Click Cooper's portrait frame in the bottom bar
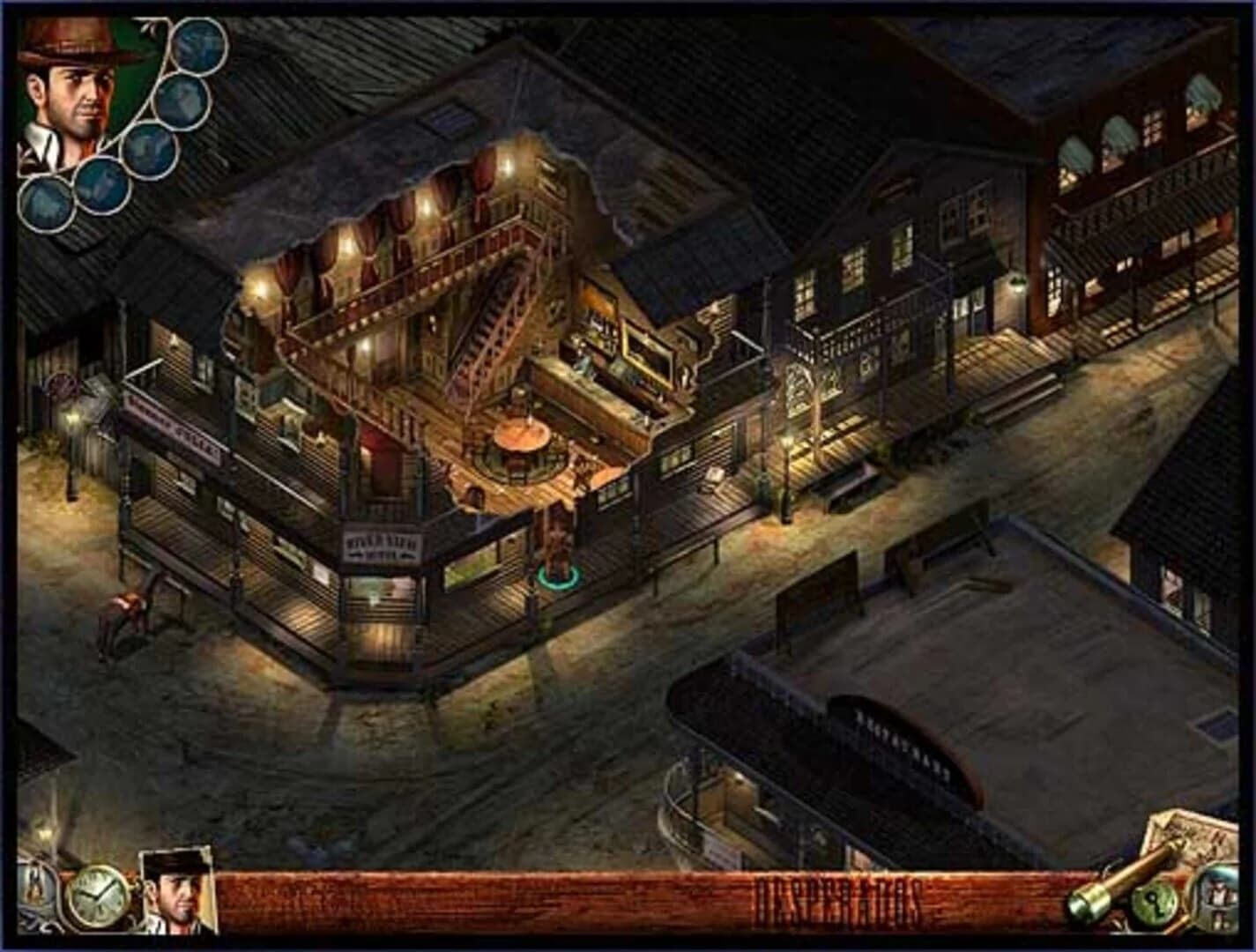 pos(175,890)
